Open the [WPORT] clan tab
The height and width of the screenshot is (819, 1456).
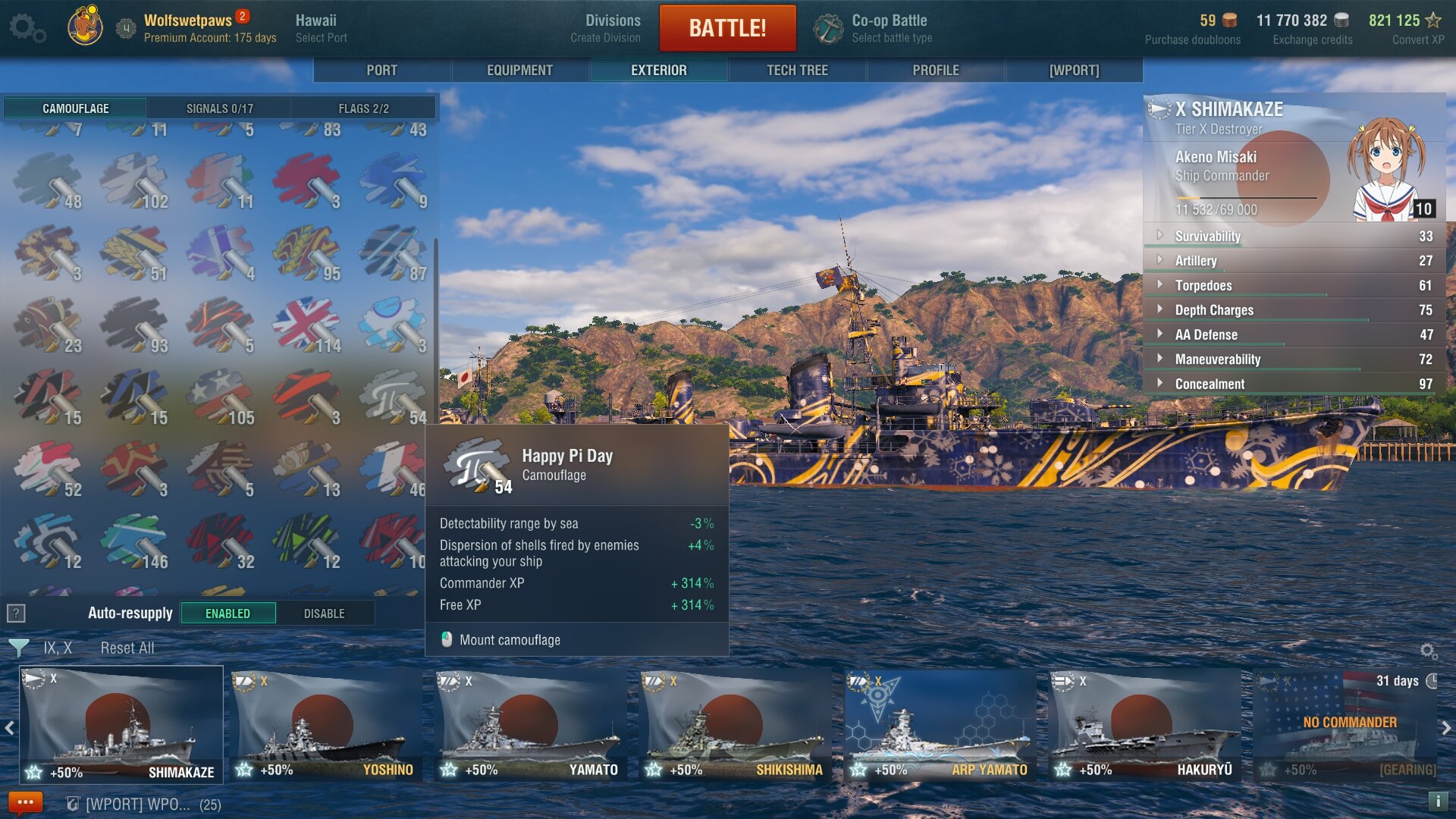pyautogui.click(x=1074, y=71)
